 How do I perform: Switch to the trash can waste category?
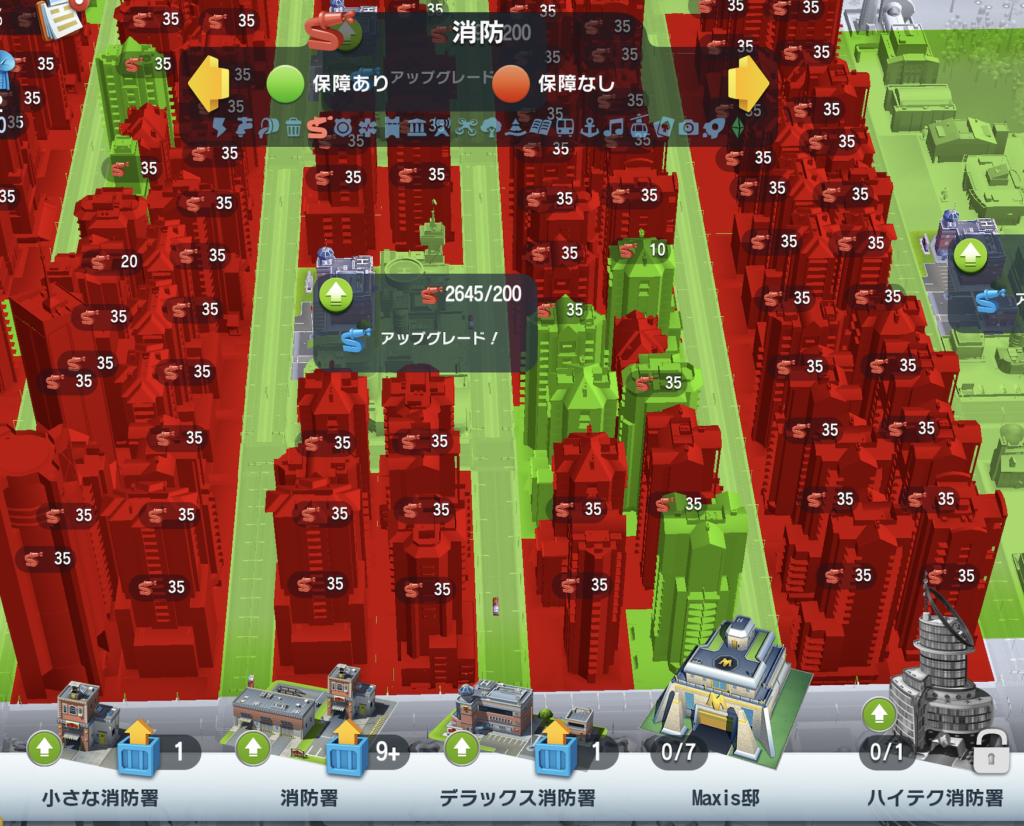coord(293,128)
